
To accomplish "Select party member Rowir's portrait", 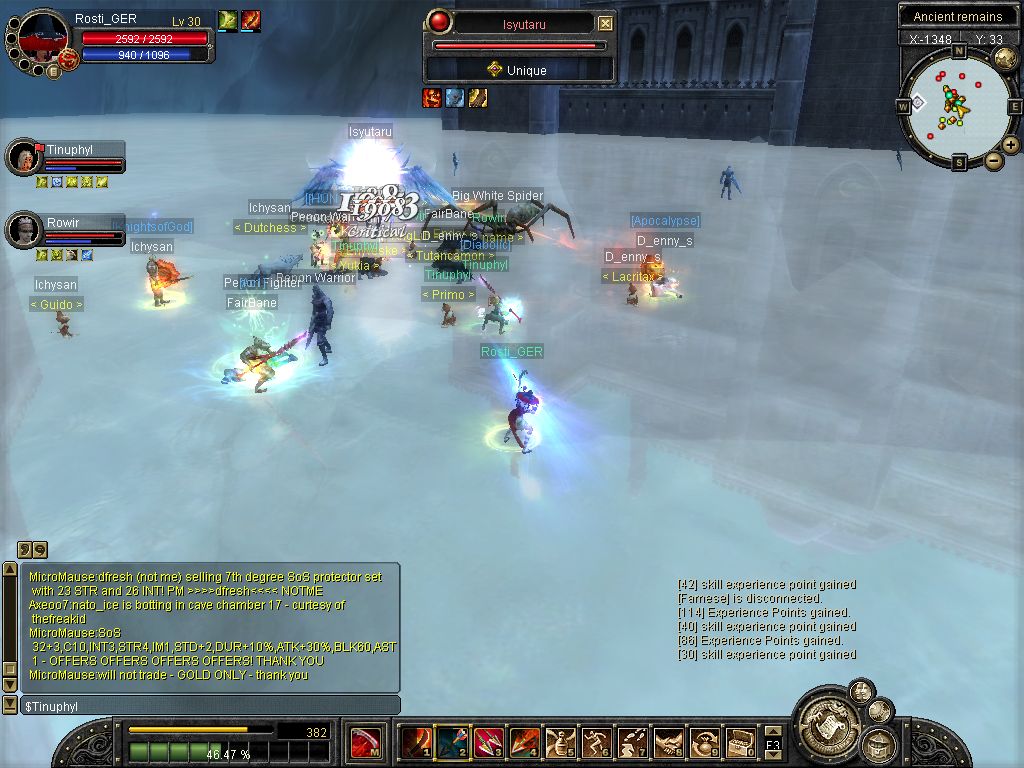I will [22, 229].
